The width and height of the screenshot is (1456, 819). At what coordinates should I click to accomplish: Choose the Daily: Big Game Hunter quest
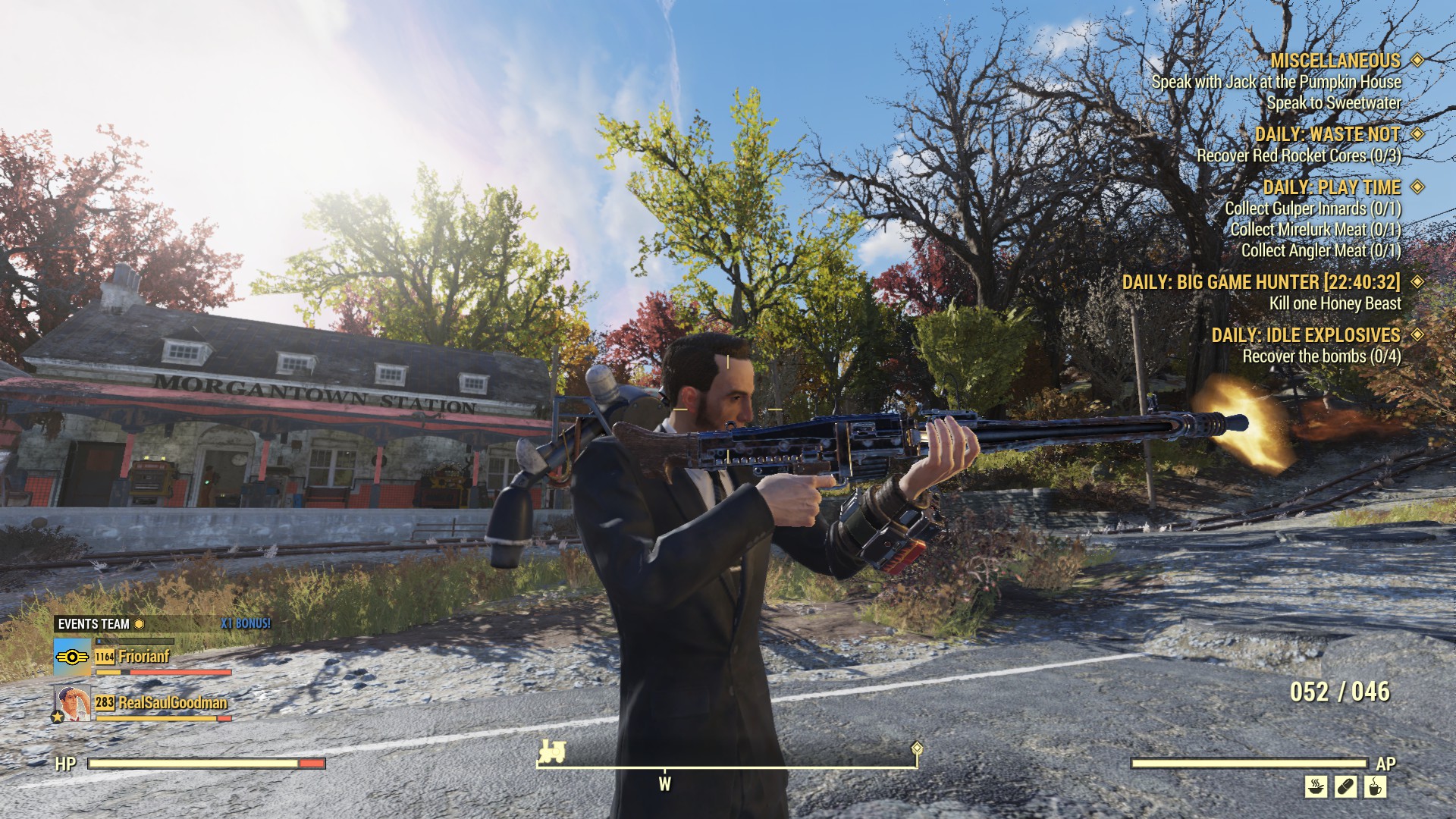[1261, 282]
